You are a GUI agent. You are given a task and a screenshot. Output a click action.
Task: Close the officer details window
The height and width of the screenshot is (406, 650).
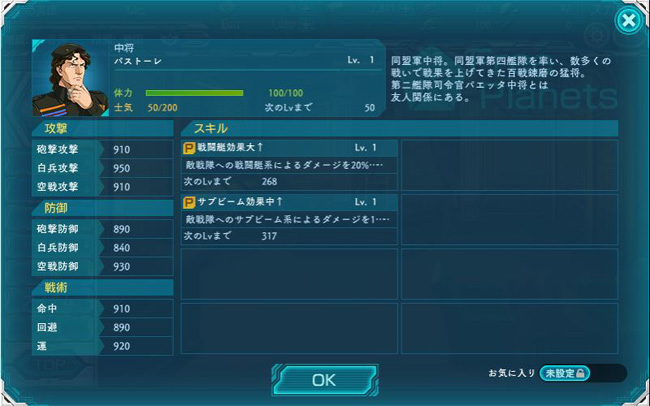pyautogui.click(x=627, y=20)
